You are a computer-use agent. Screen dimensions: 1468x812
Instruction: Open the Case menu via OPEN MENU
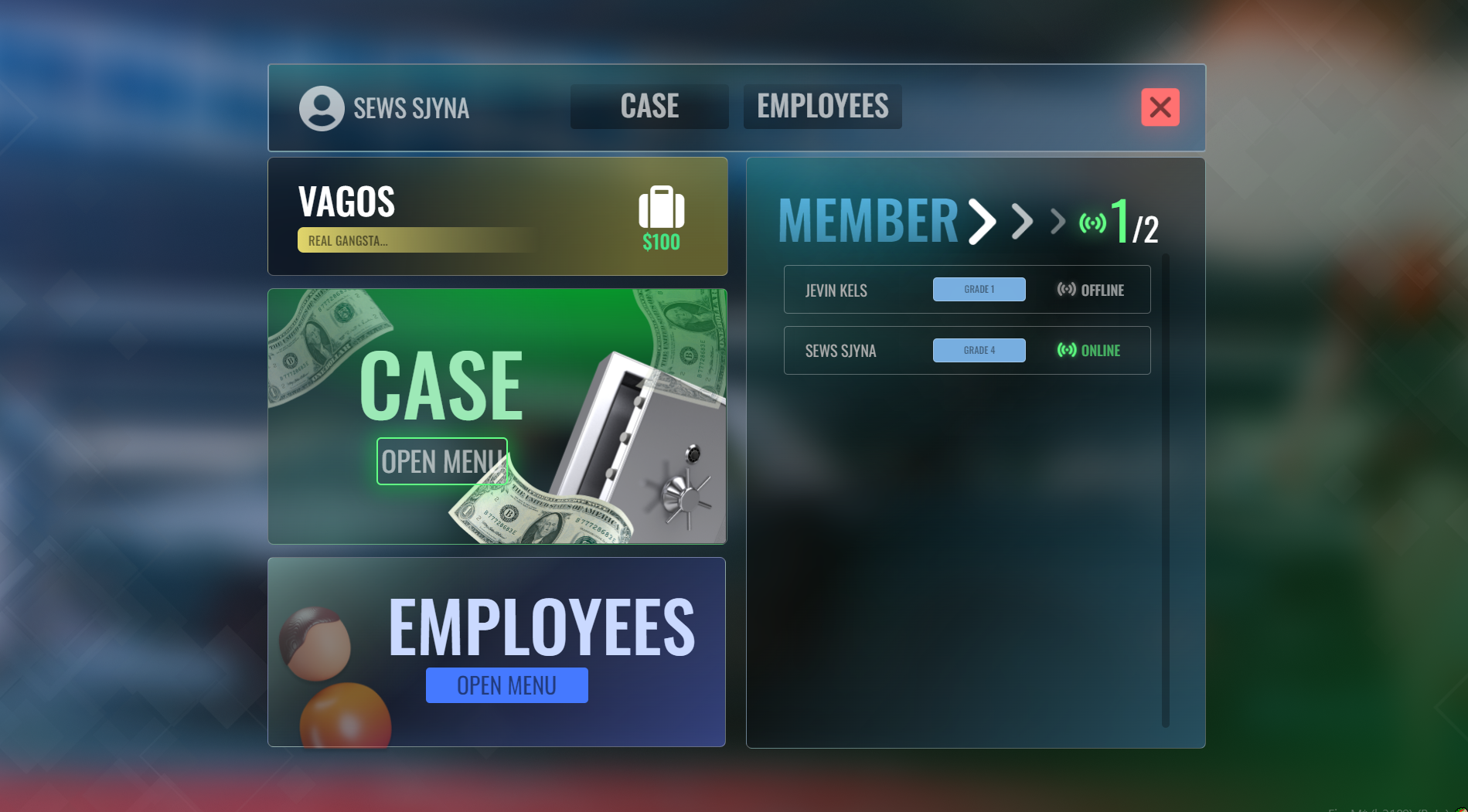point(441,460)
